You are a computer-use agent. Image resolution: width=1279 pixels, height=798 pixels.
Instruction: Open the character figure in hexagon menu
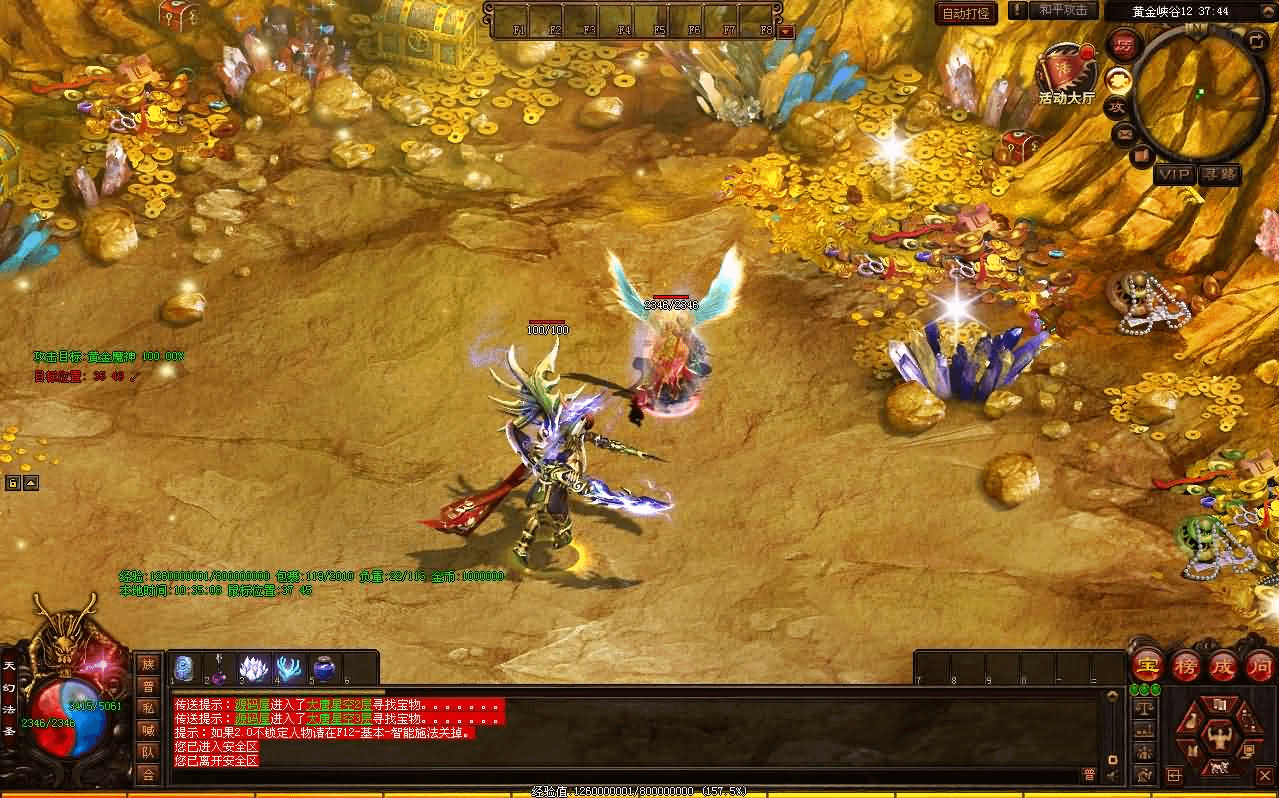point(1218,736)
